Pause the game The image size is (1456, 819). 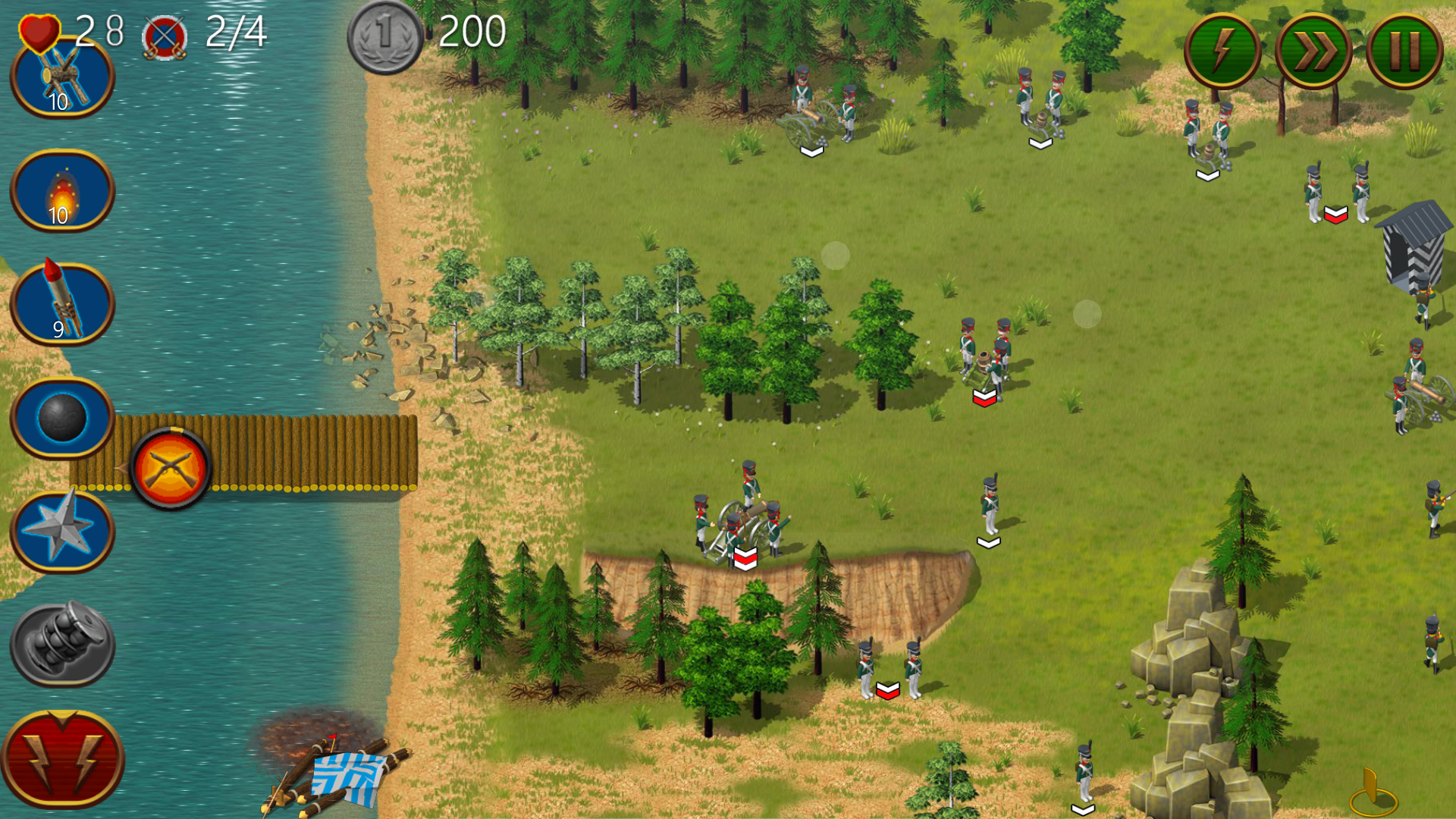coord(1404,52)
